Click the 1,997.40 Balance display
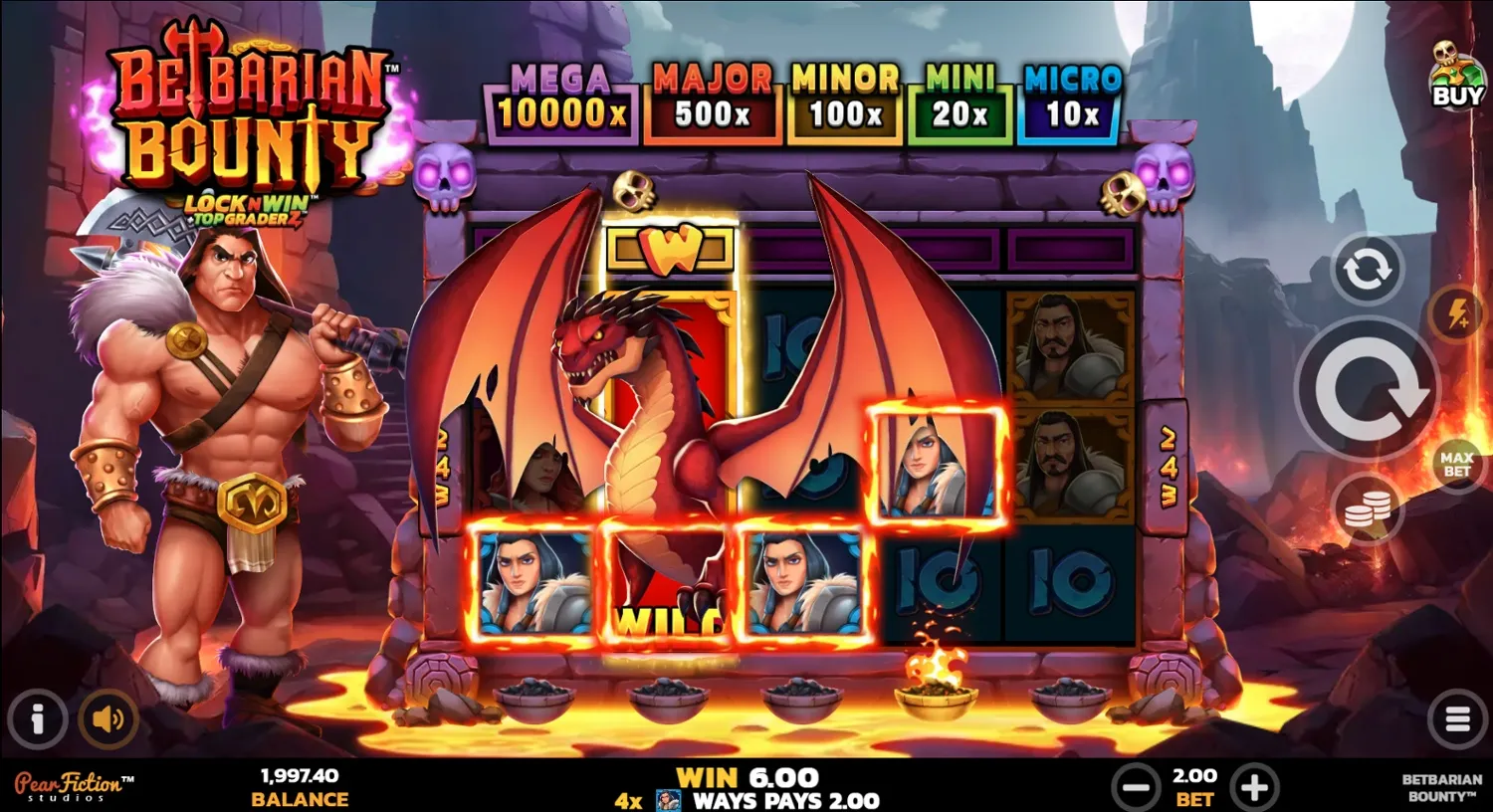Viewport: 1493px width, 812px height. tap(300, 786)
